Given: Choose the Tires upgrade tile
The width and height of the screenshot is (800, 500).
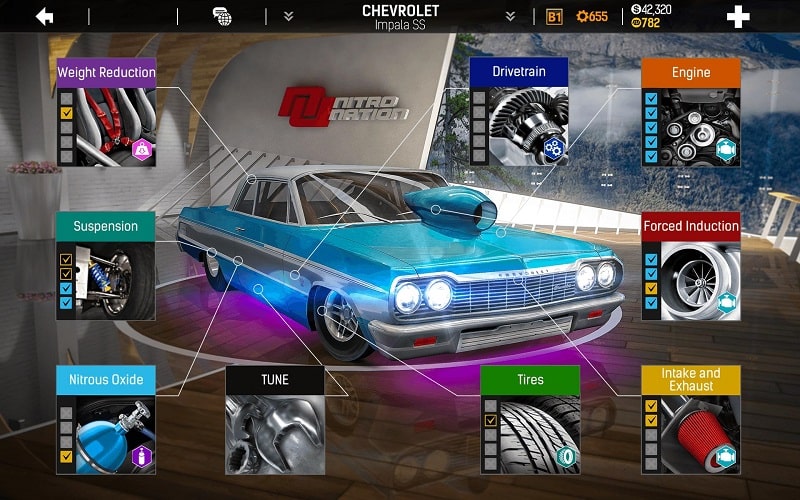Looking at the screenshot, I should tap(530, 419).
